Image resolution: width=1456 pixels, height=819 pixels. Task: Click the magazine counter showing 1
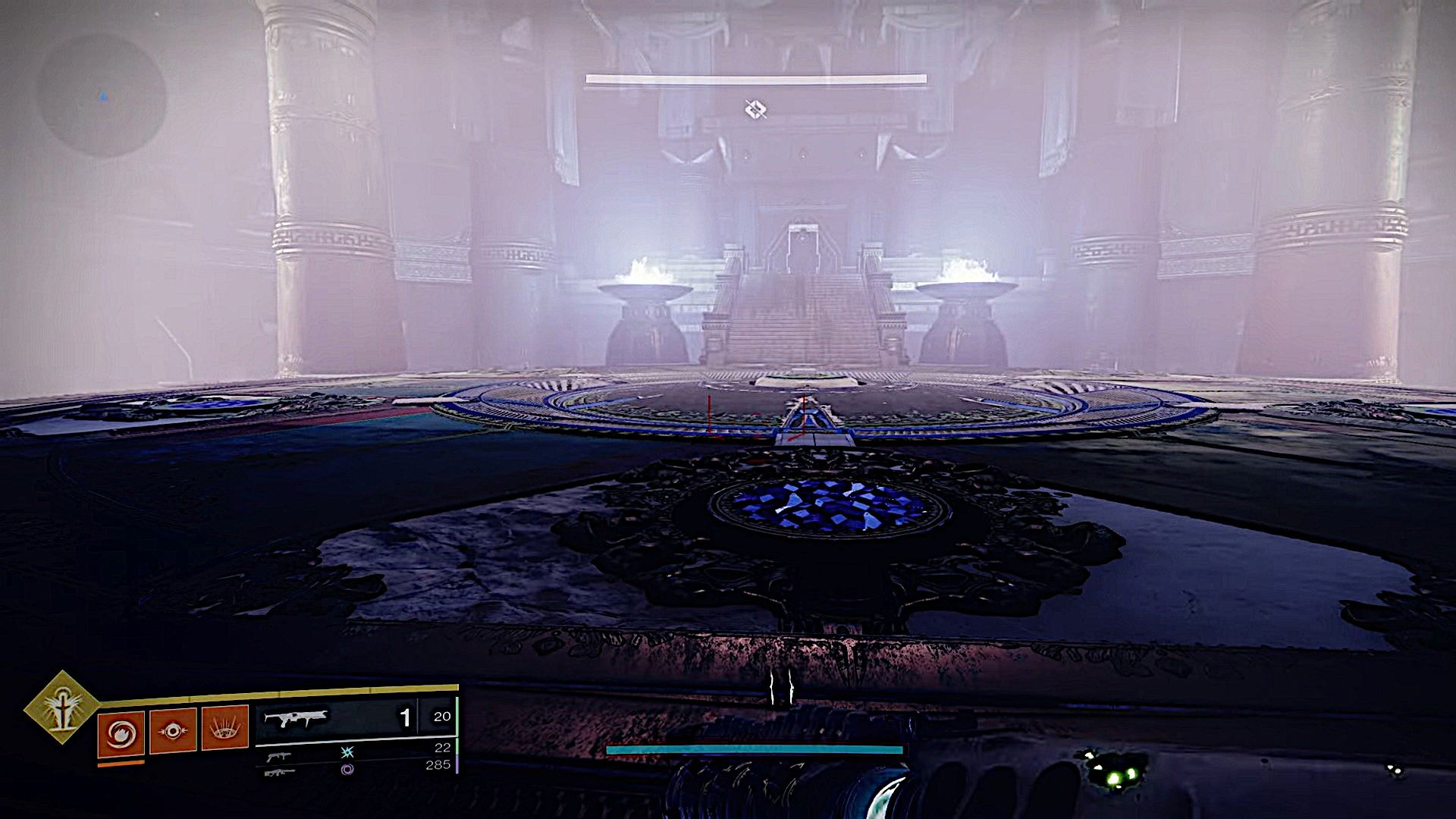407,719
